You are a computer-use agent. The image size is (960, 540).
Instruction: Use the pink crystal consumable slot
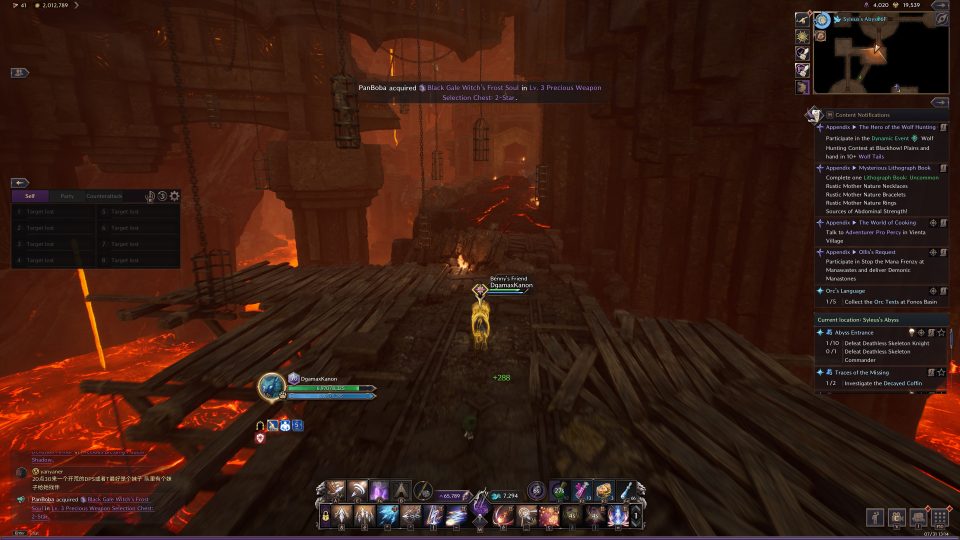point(582,490)
